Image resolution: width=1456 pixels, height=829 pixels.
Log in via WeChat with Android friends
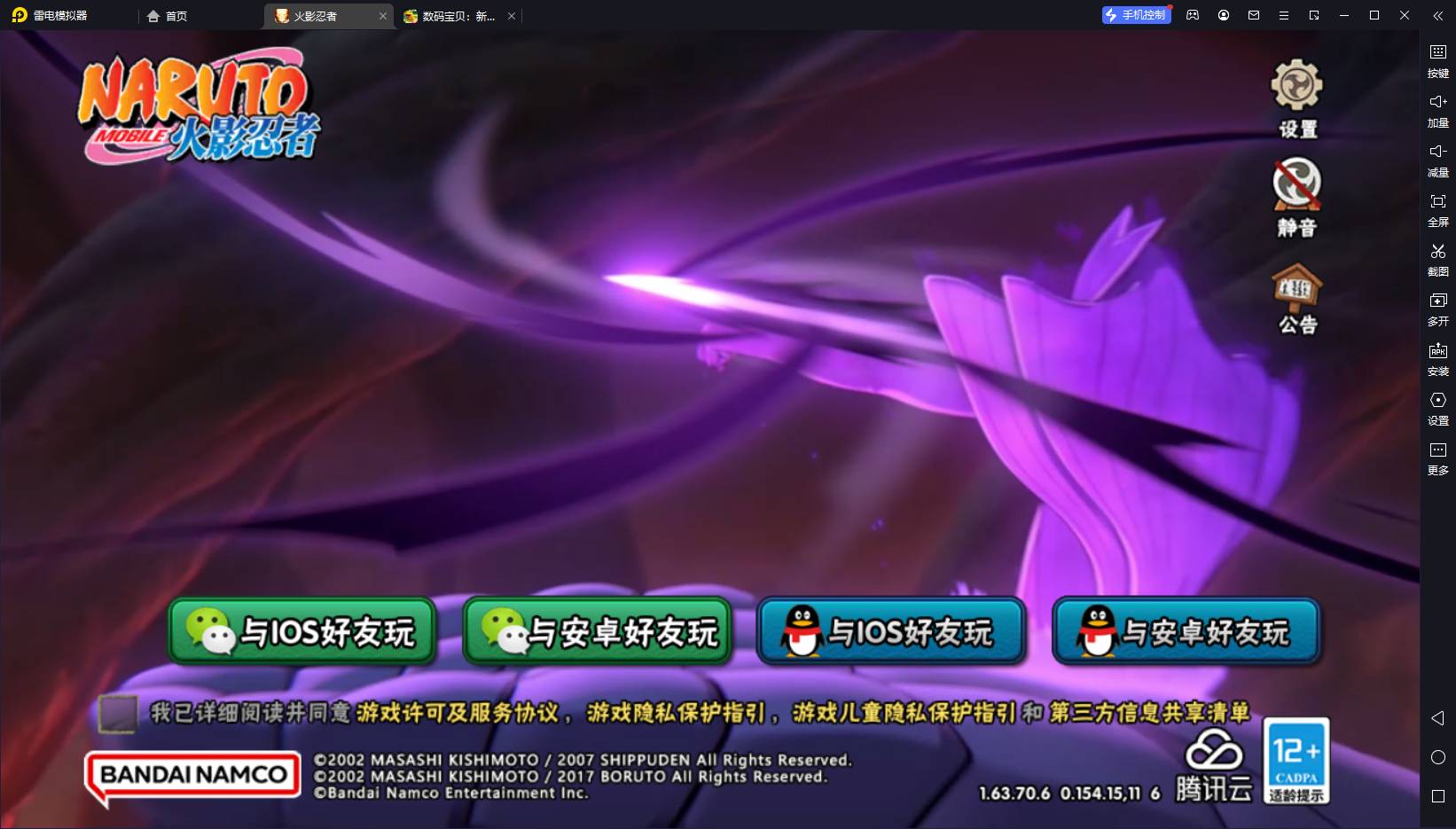tap(597, 631)
